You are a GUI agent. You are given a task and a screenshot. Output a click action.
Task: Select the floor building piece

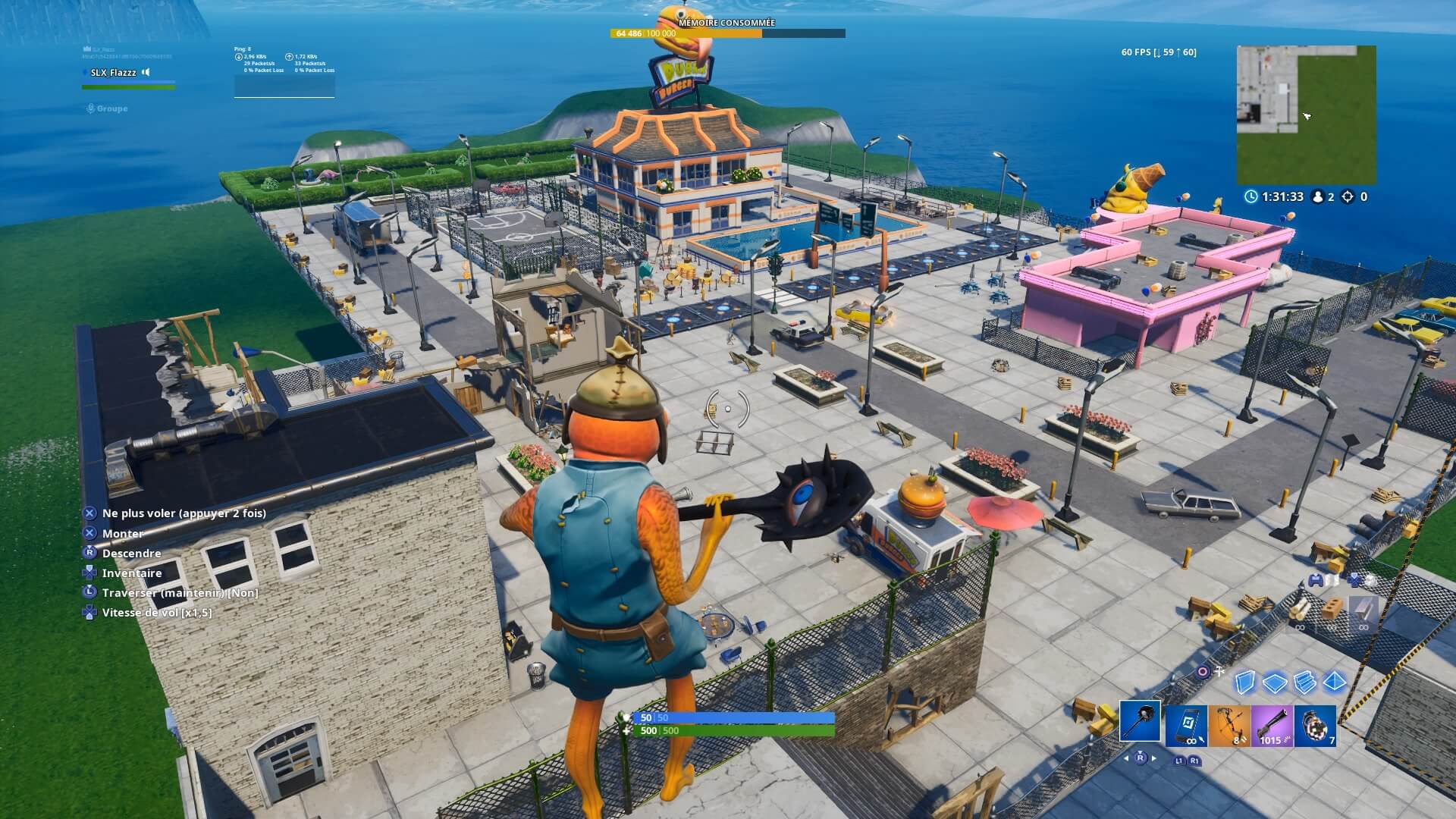pos(1275,682)
